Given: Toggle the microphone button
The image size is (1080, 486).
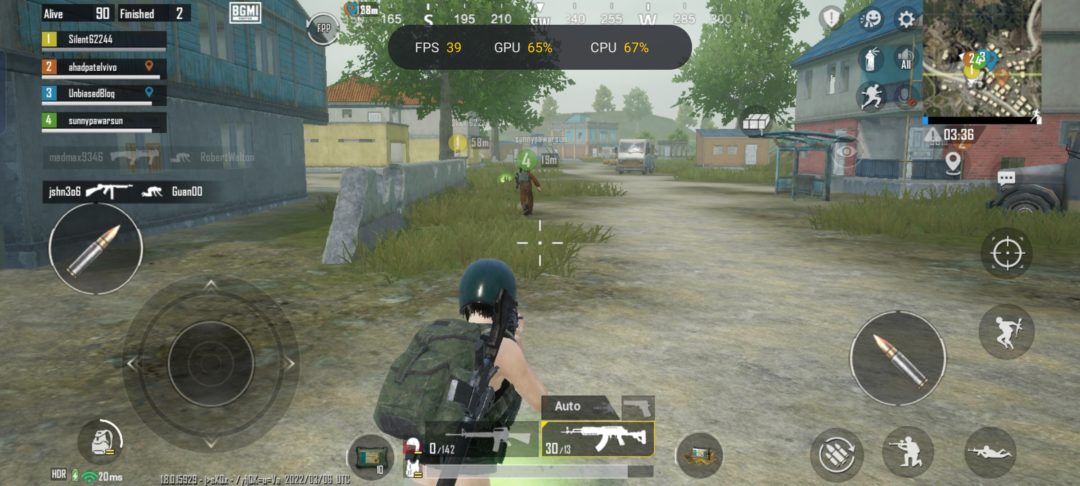Looking at the screenshot, I should (906, 96).
